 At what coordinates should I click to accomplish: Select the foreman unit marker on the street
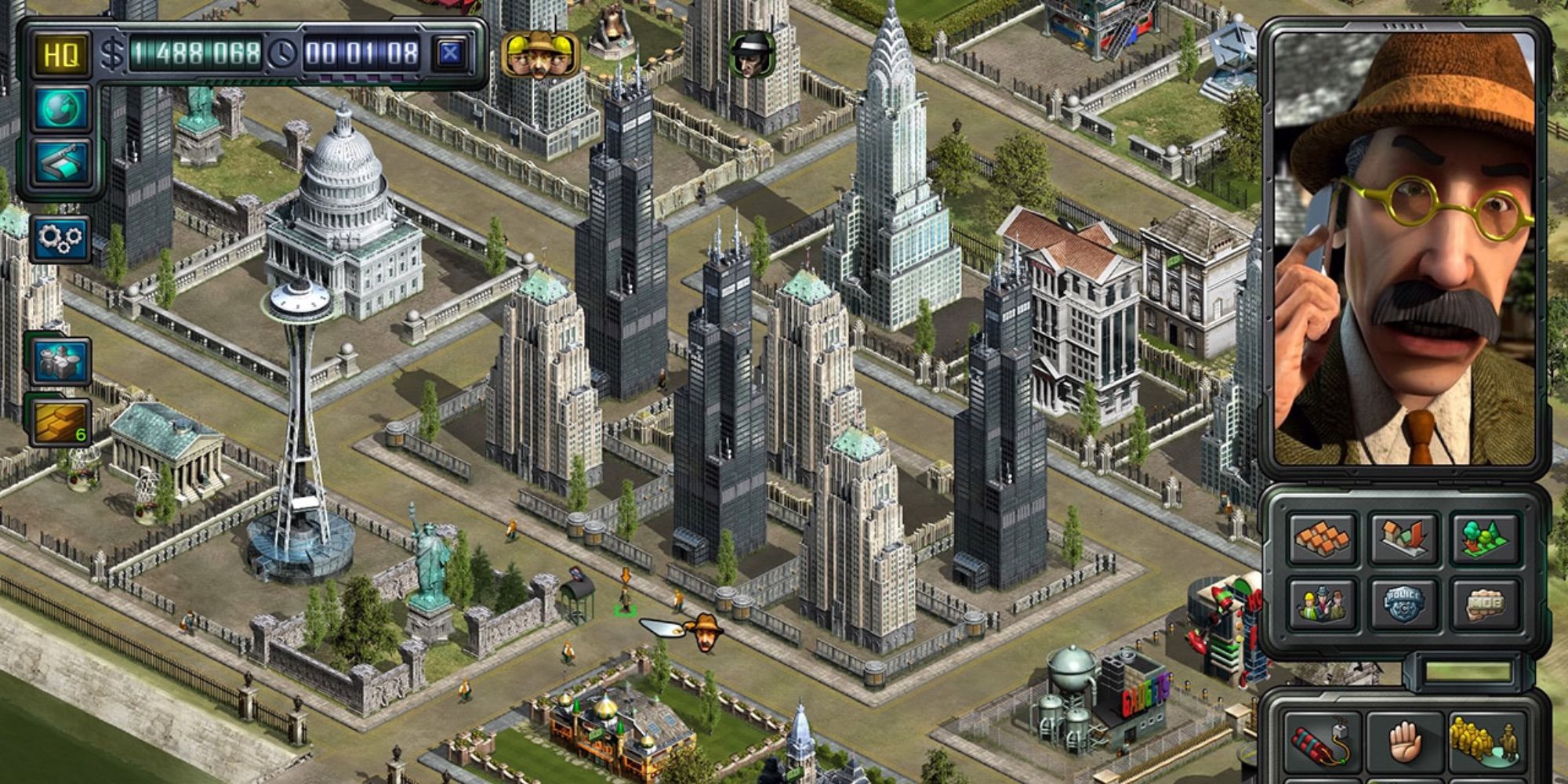point(706,631)
